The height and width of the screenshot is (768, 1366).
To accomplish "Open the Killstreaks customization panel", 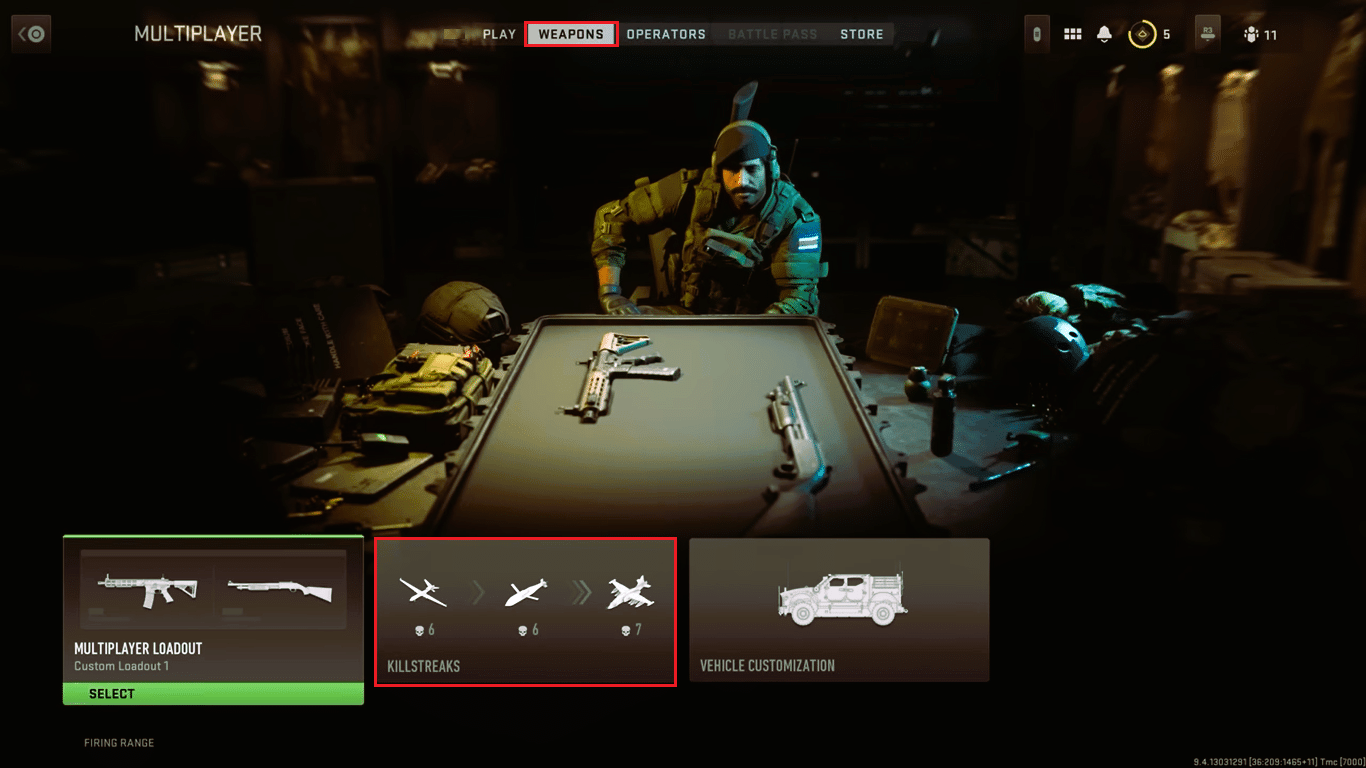I will pyautogui.click(x=526, y=610).
